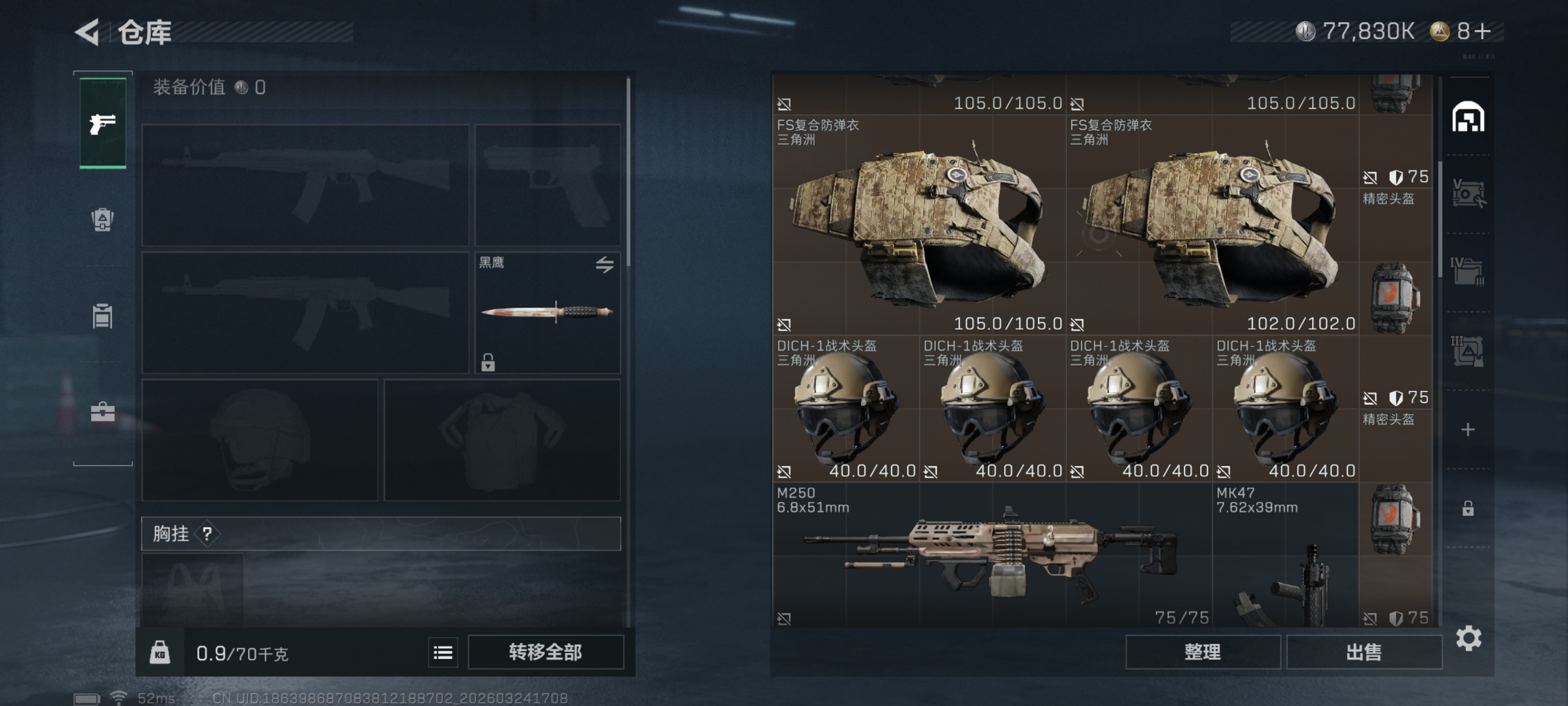Screen dimensions: 1568x706
Task: Open the 胸挂 help question mark
Action: [x=208, y=533]
